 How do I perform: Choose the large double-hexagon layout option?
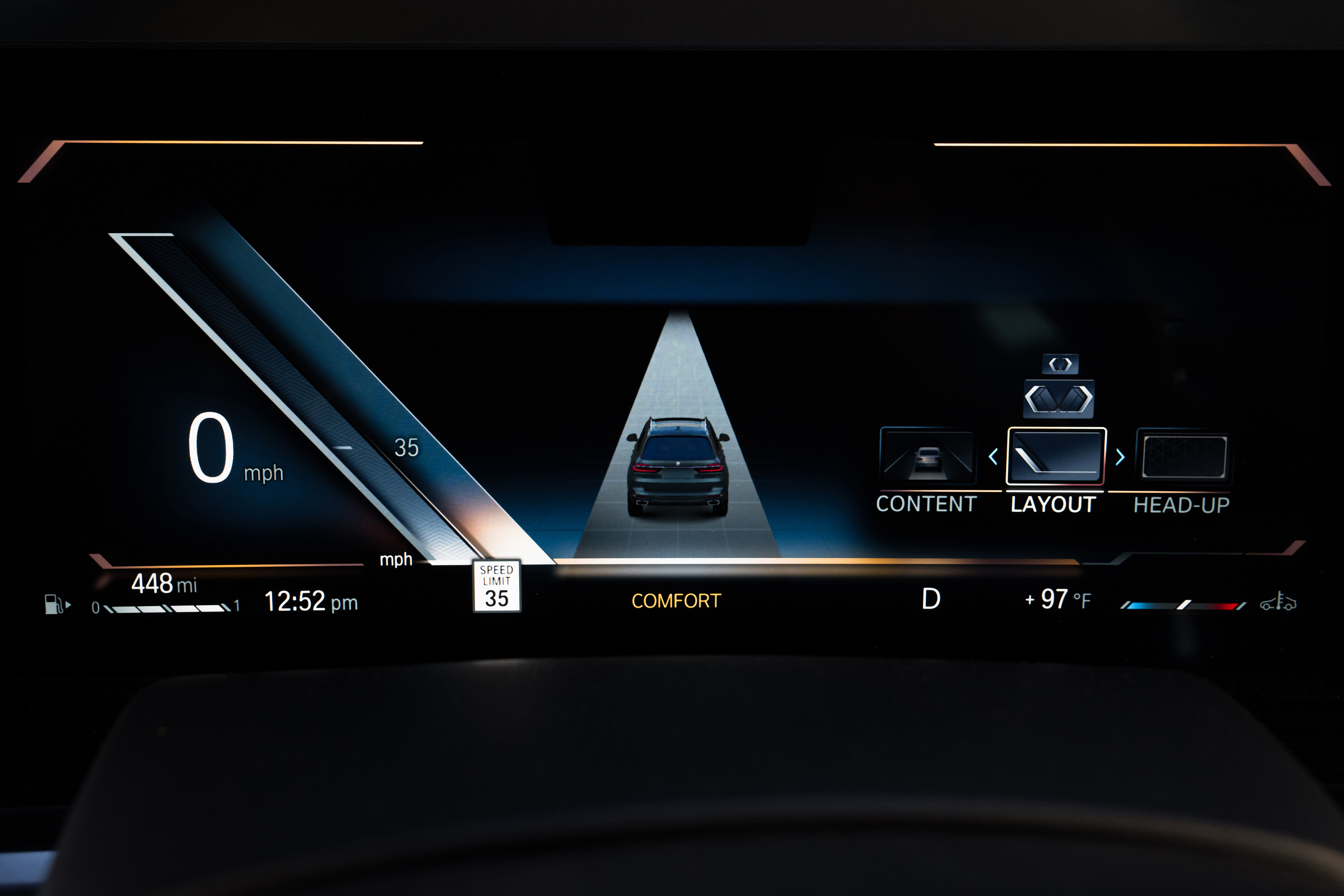pyautogui.click(x=1058, y=398)
